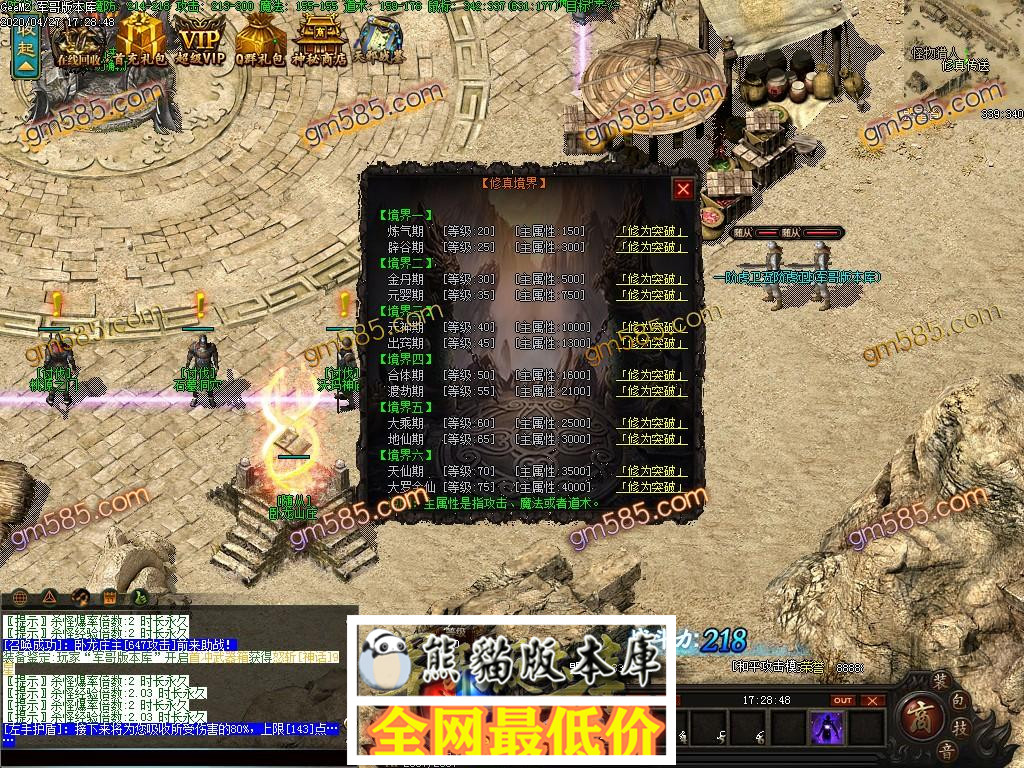Activate 修为突破 for 合体期

pyautogui.click(x=653, y=375)
